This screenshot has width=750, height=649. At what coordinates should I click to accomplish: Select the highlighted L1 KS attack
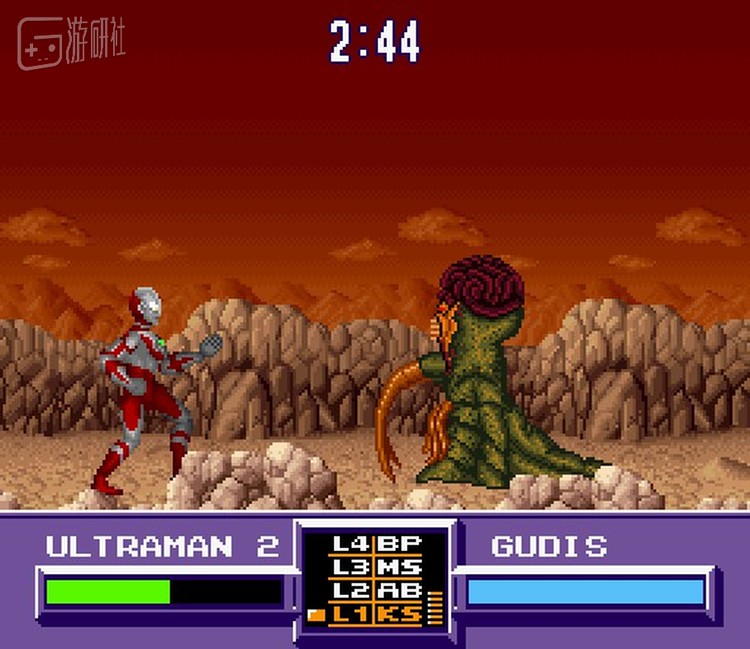point(376,614)
